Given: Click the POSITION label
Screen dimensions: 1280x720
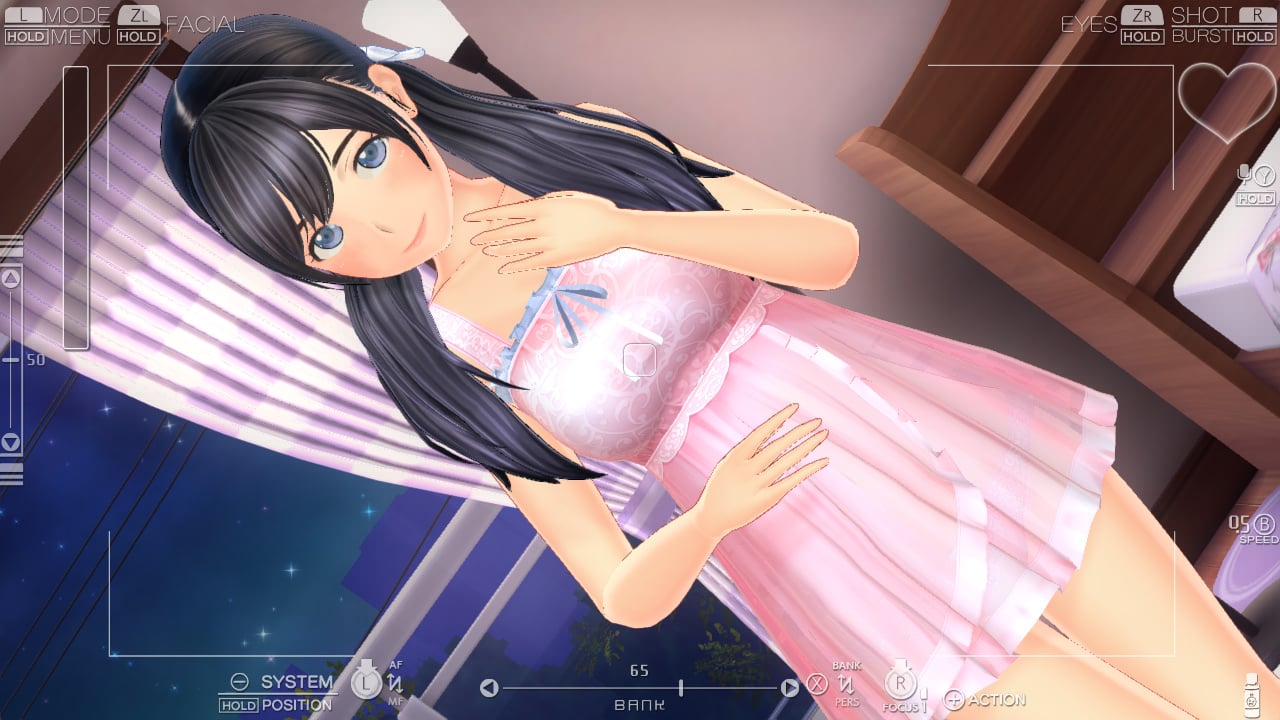Looking at the screenshot, I should pos(295,704).
